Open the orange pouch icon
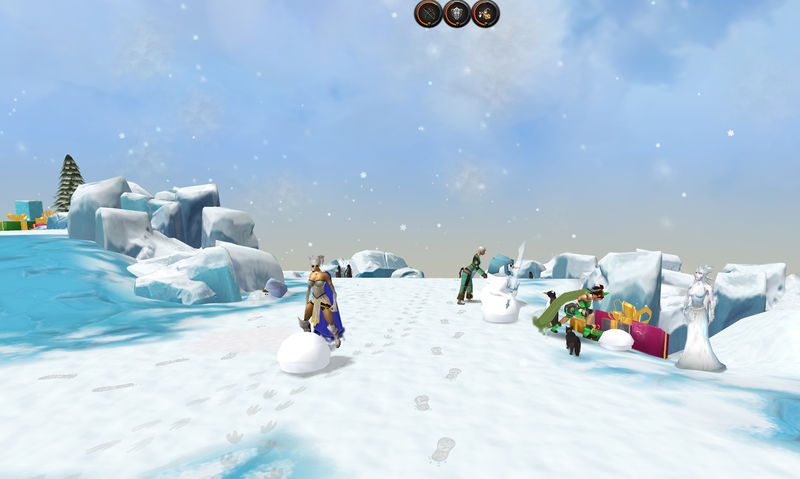The image size is (800, 479). tap(486, 14)
